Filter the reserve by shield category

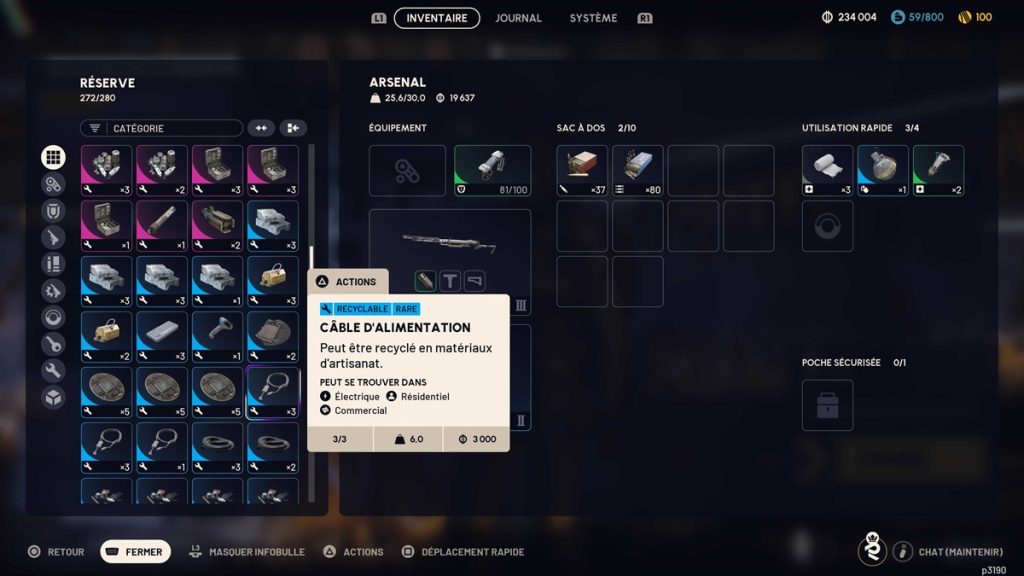click(x=53, y=211)
